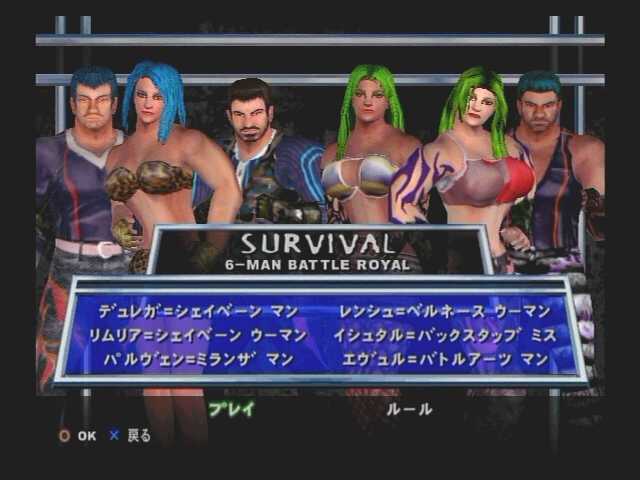Open the ルール (Rules) option
The height and width of the screenshot is (480, 640).
[410, 408]
